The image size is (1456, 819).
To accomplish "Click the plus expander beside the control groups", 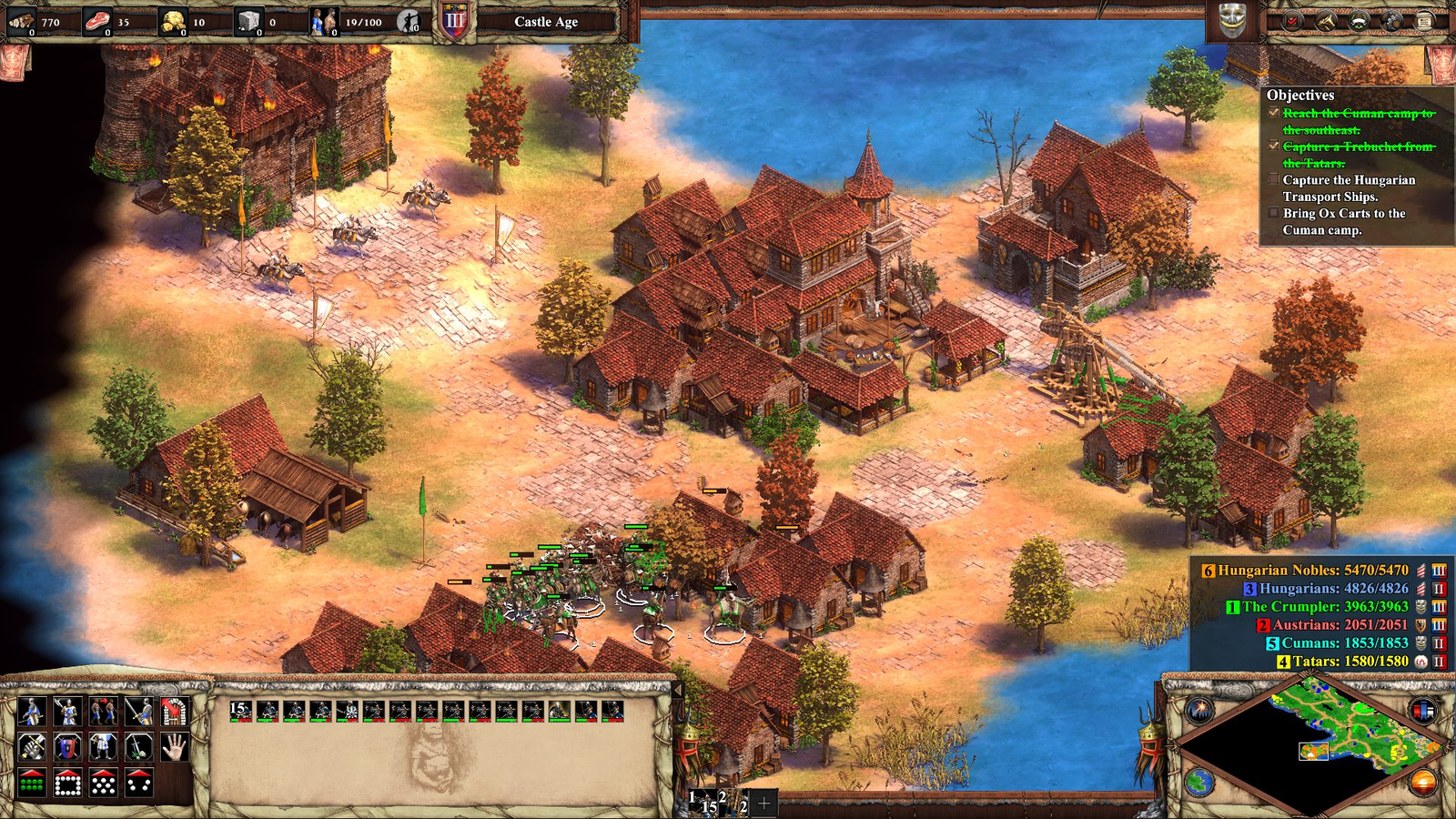I will pos(763,803).
